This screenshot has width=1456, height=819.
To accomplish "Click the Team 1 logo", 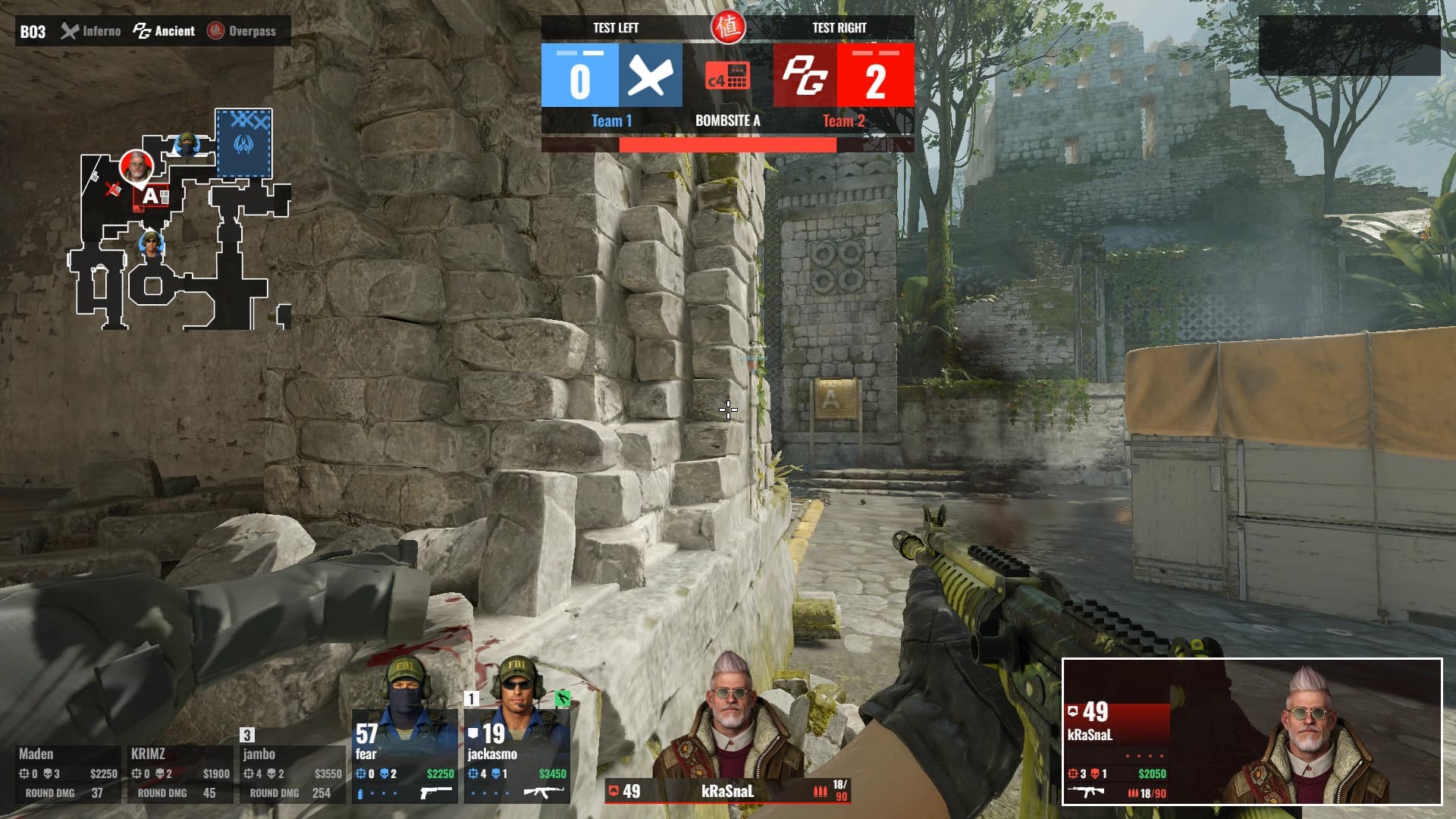I will click(650, 75).
